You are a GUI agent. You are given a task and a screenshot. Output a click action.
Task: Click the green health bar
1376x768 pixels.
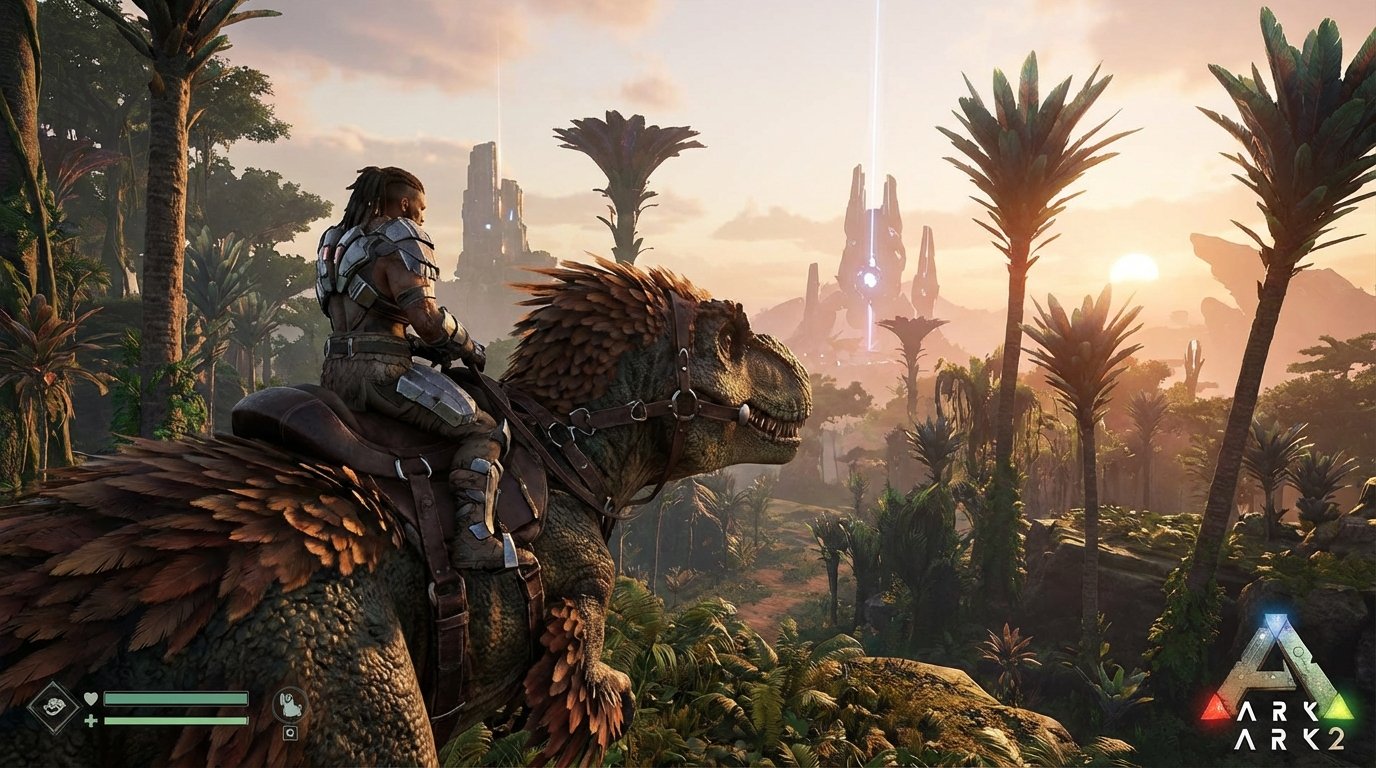175,699
